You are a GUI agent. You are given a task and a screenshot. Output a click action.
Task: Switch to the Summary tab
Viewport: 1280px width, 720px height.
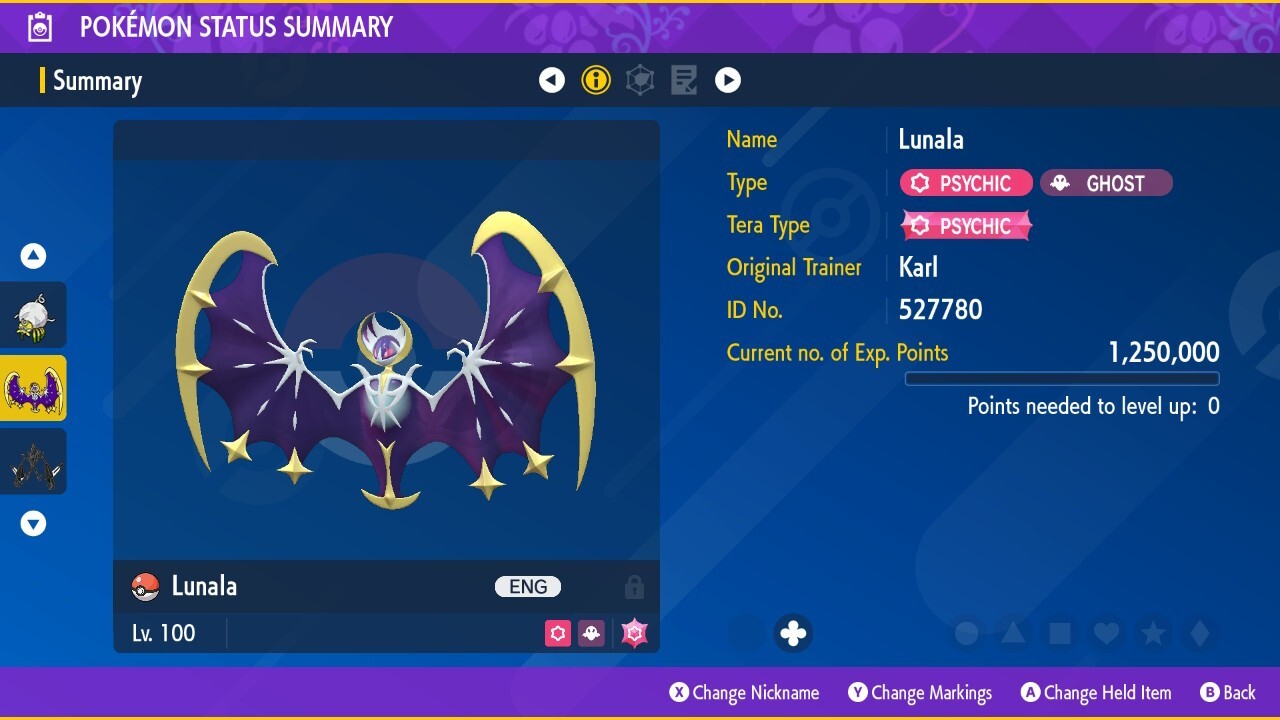pos(97,80)
